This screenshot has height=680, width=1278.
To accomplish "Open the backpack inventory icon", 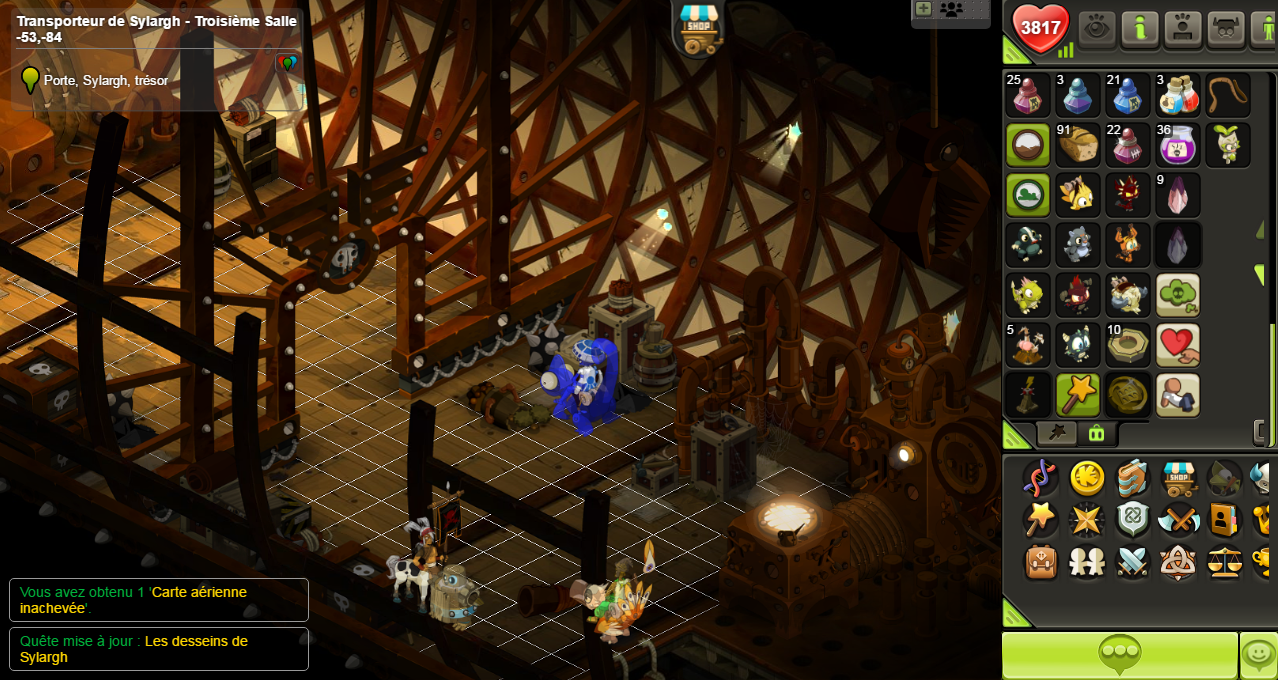I will click(1041, 562).
